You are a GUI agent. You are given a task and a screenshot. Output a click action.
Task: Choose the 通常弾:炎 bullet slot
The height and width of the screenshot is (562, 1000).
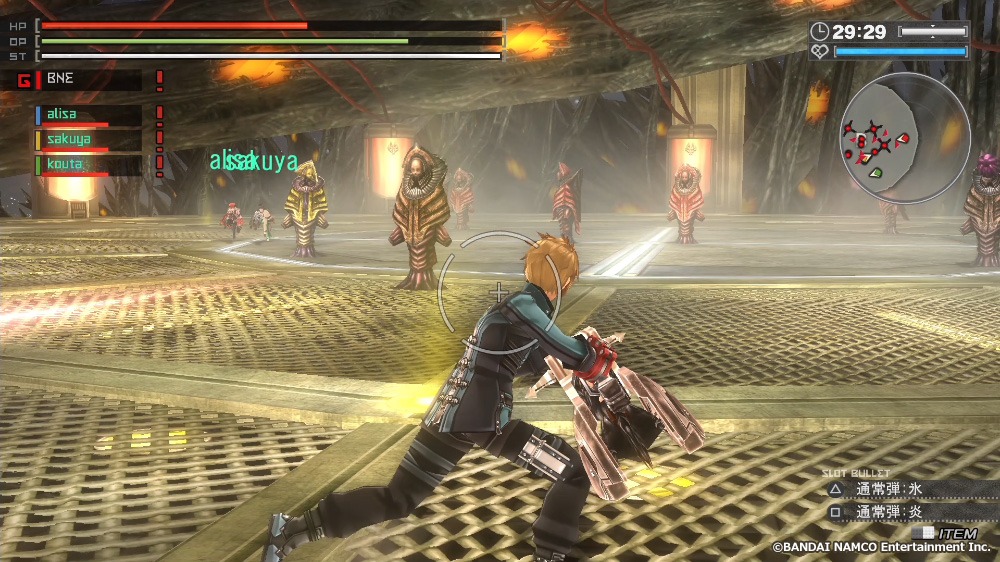[888, 511]
